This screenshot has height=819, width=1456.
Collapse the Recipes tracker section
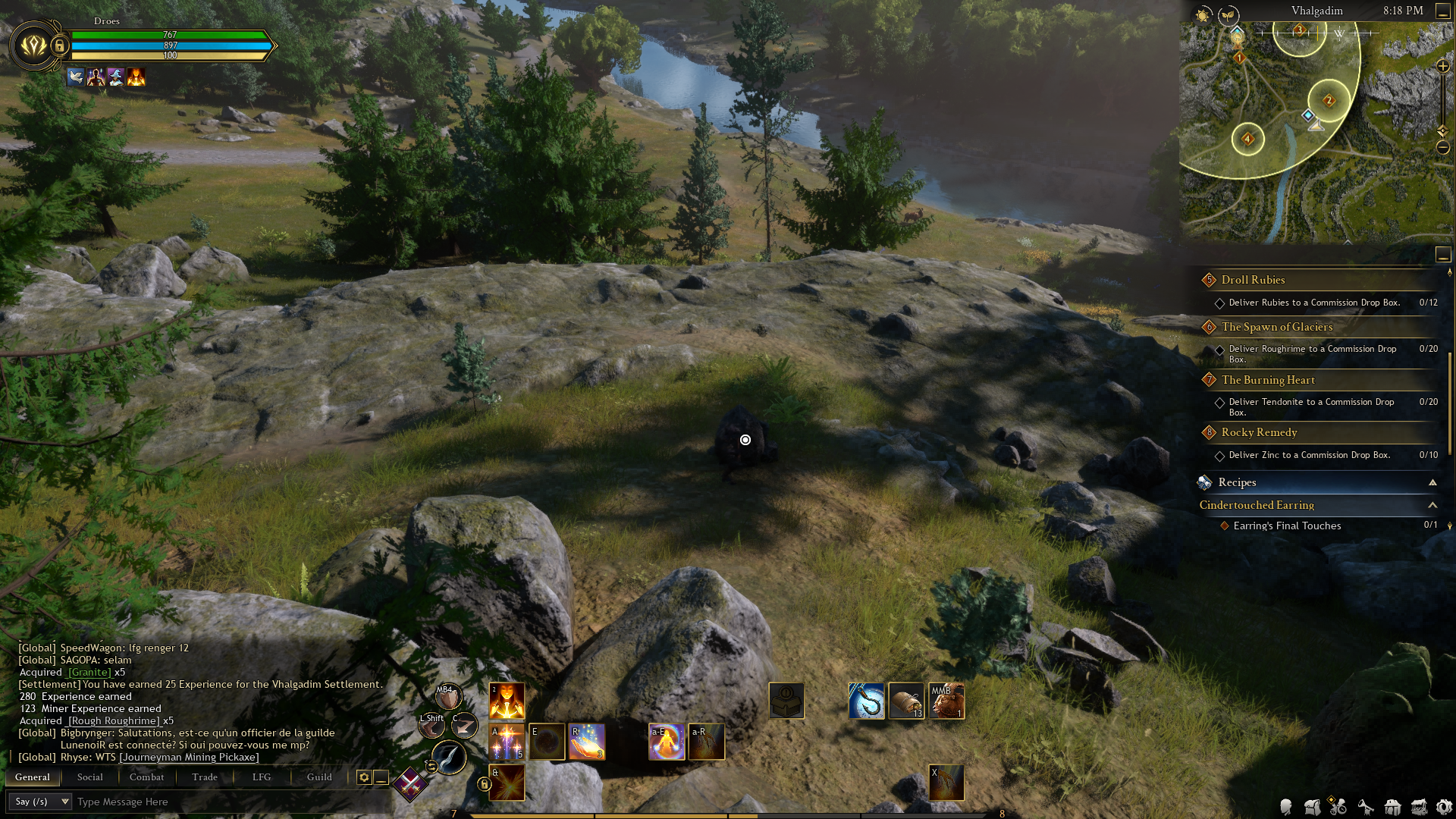click(1432, 482)
